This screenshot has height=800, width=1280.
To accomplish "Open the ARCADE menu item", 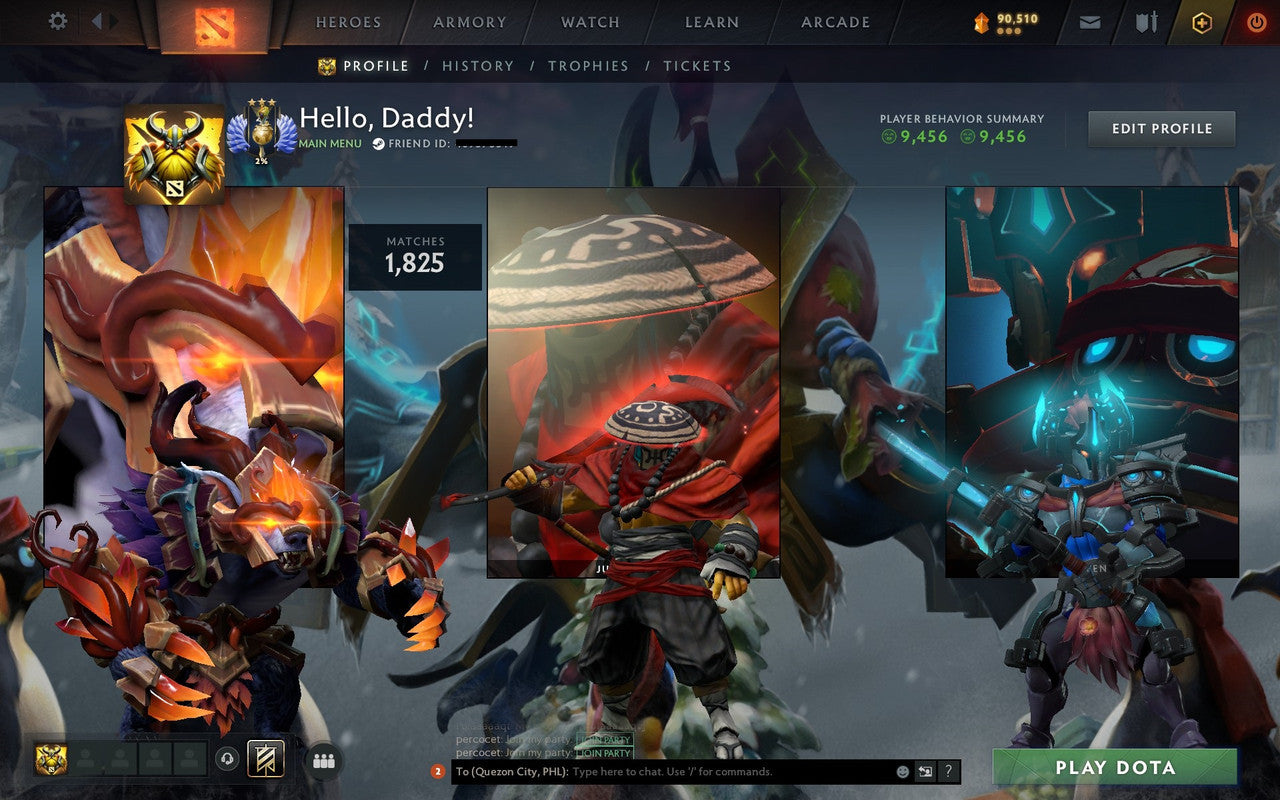I will pyautogui.click(x=836, y=21).
